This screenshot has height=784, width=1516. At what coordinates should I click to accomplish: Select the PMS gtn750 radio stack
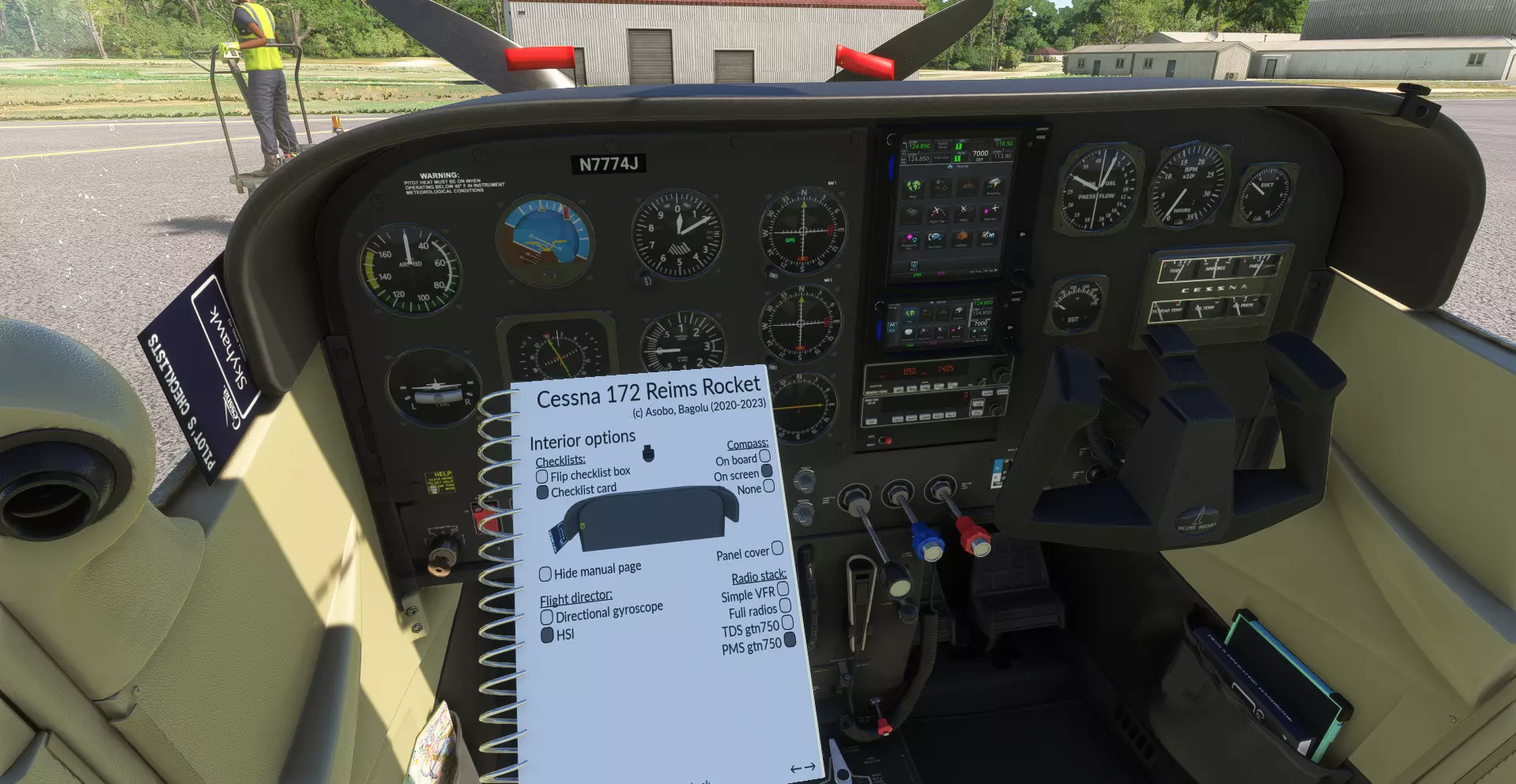(789, 639)
